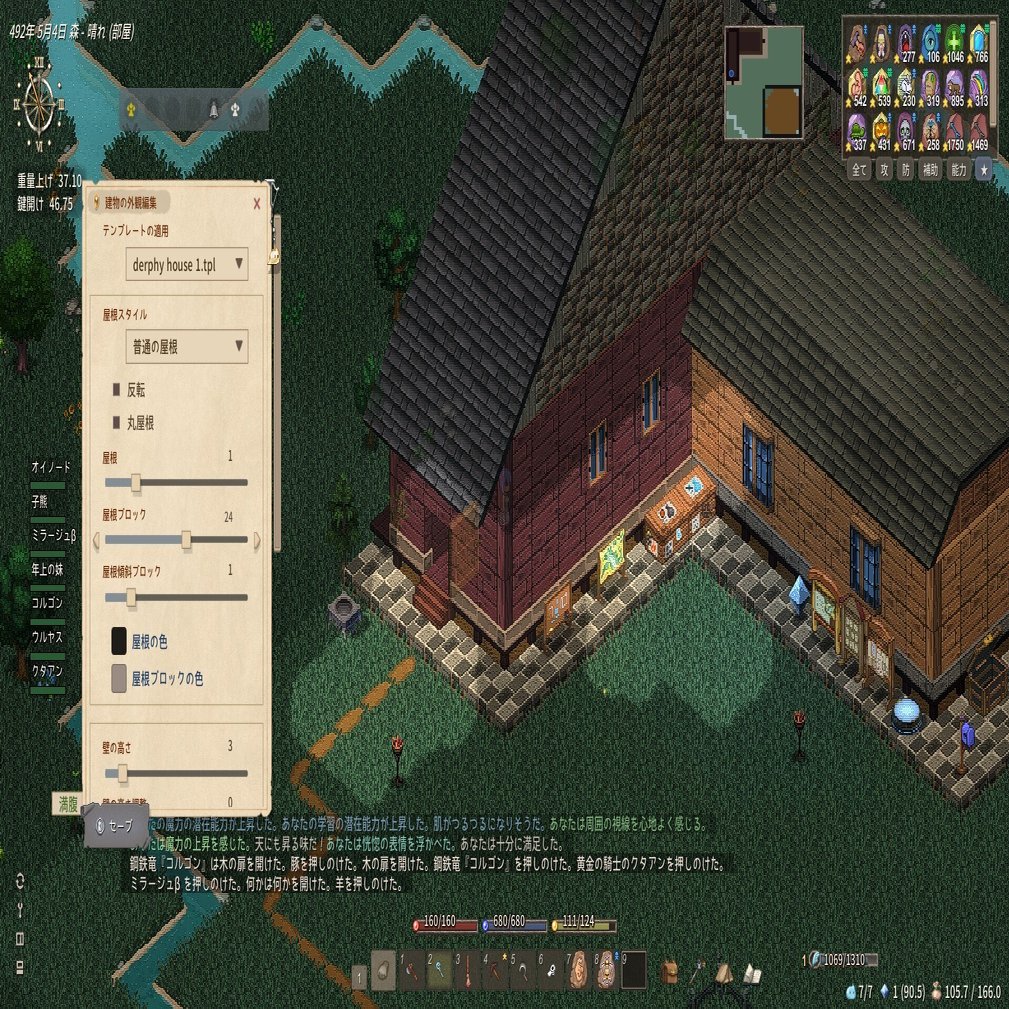Switch to the 補助 ability tab
1009x1009 pixels.
[x=930, y=169]
